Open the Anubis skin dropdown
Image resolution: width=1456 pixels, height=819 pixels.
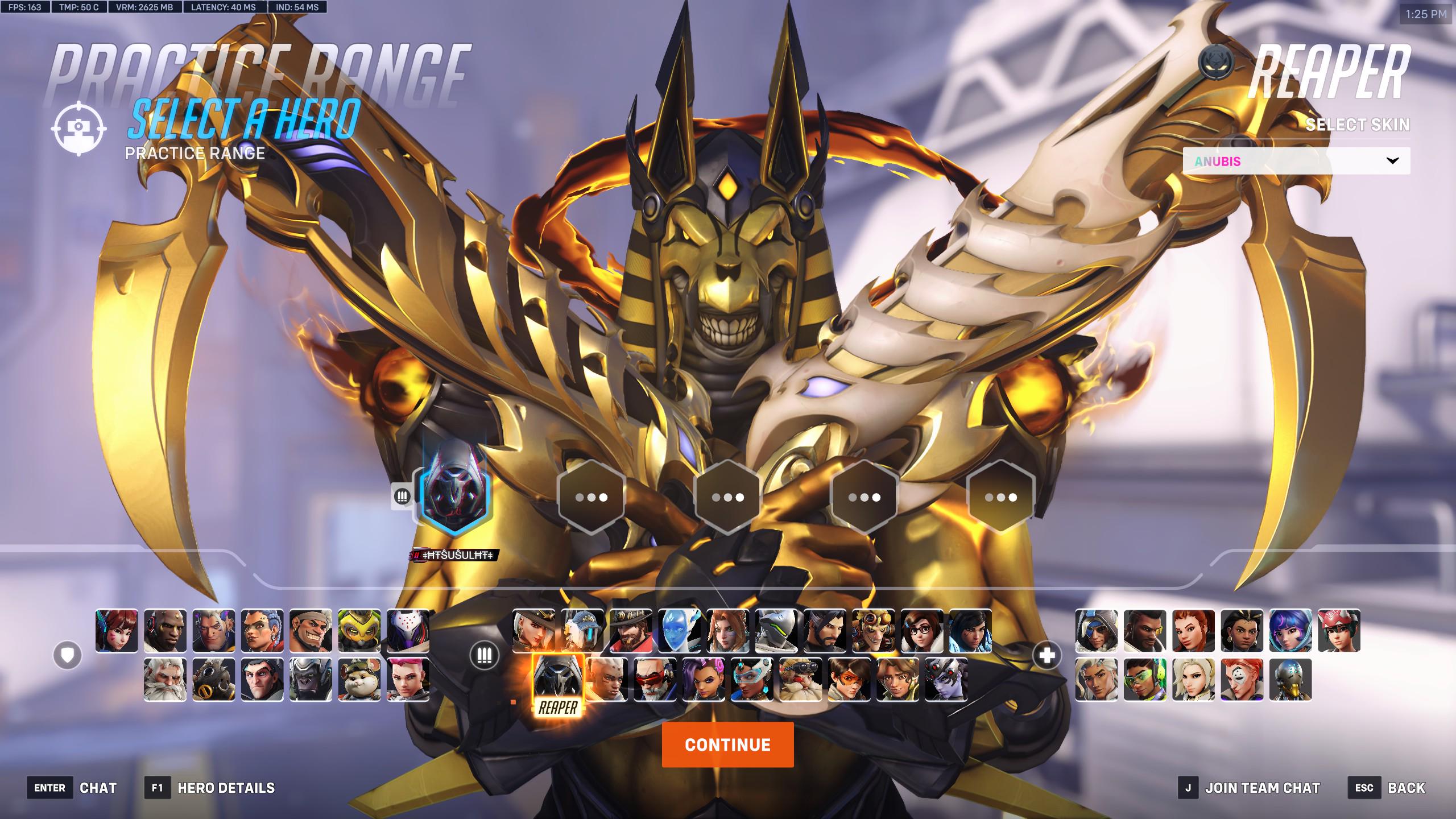coord(1296,161)
